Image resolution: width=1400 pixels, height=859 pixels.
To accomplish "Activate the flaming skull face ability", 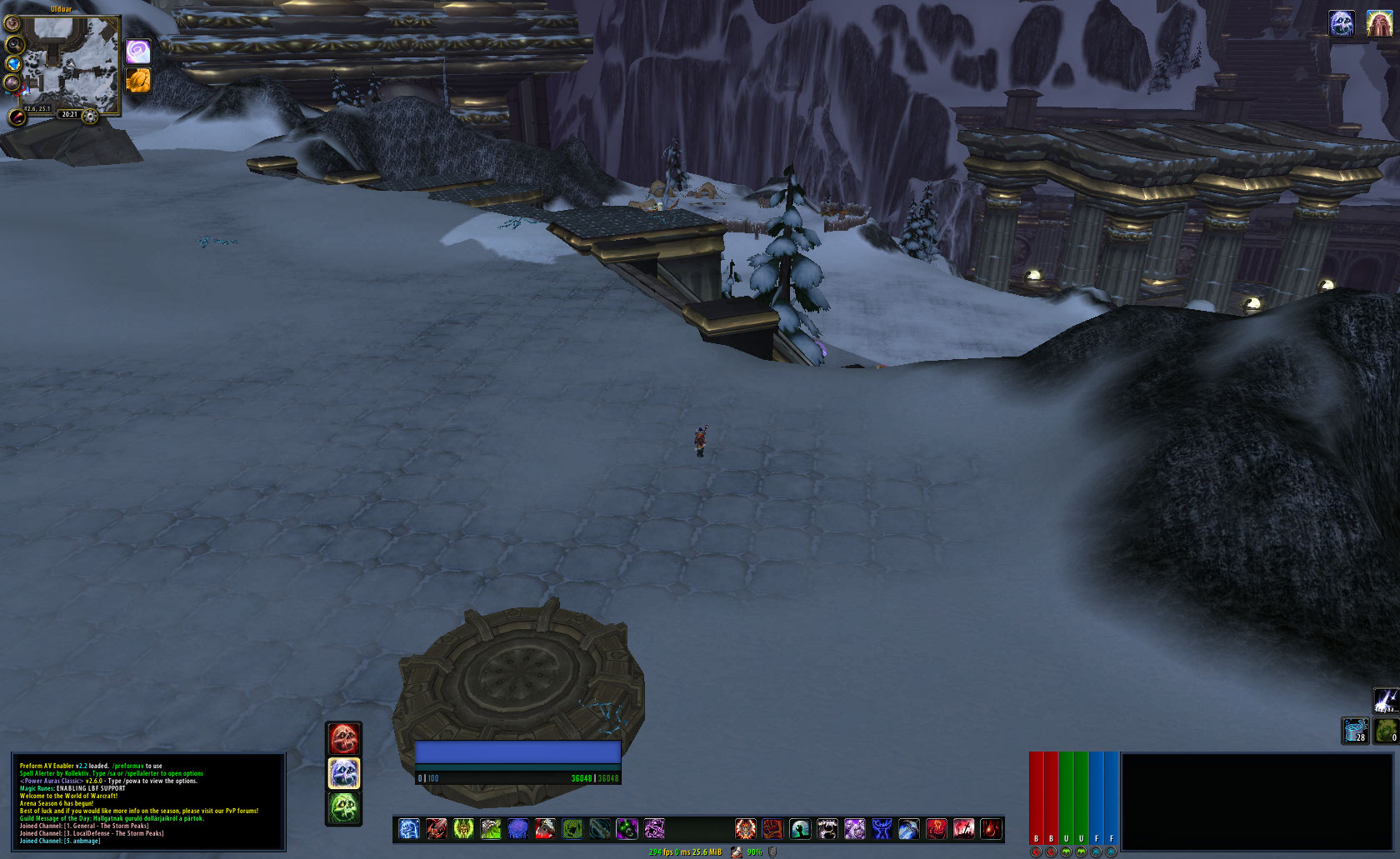I will coord(746,829).
